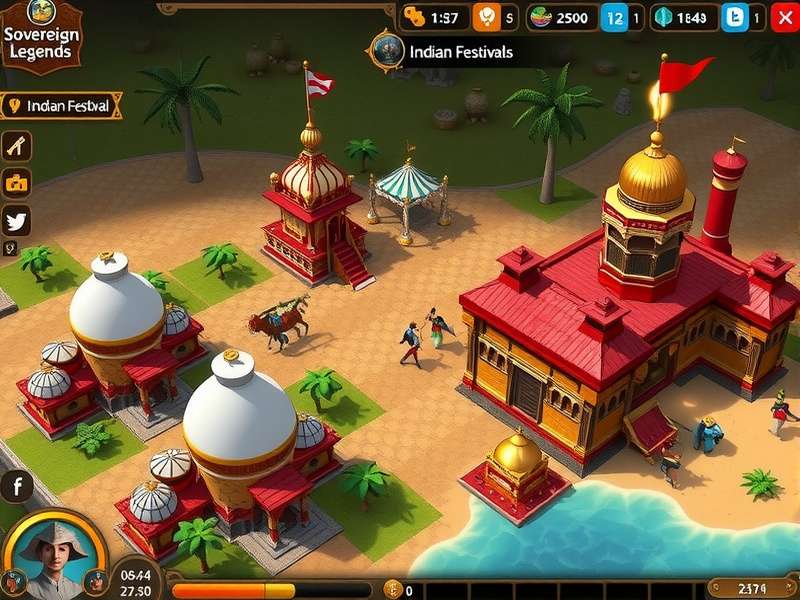Open the Sovereign Legends logo menu
Viewport: 800px width, 600px height.
(x=40, y=35)
